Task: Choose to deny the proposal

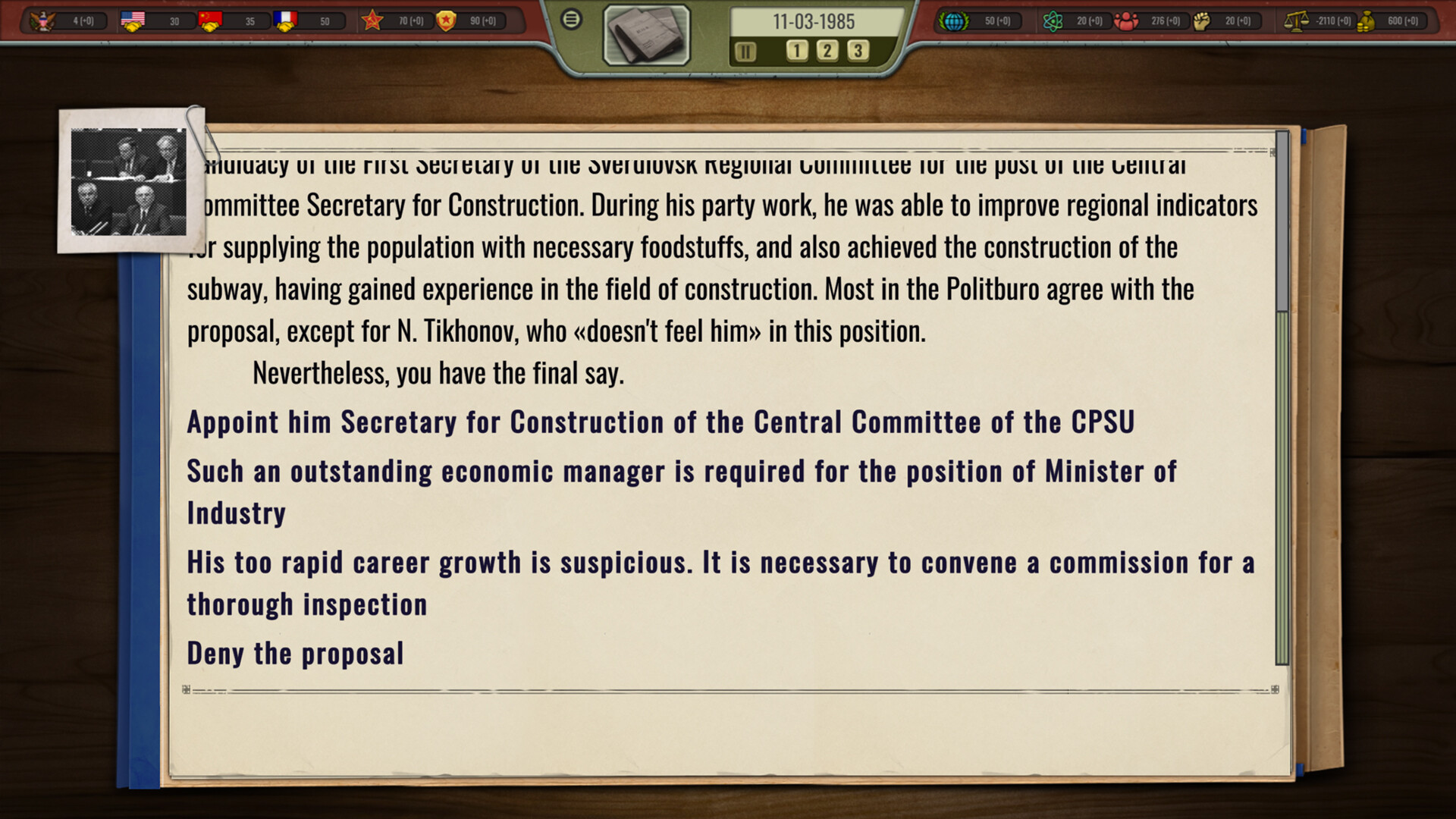Action: (295, 653)
